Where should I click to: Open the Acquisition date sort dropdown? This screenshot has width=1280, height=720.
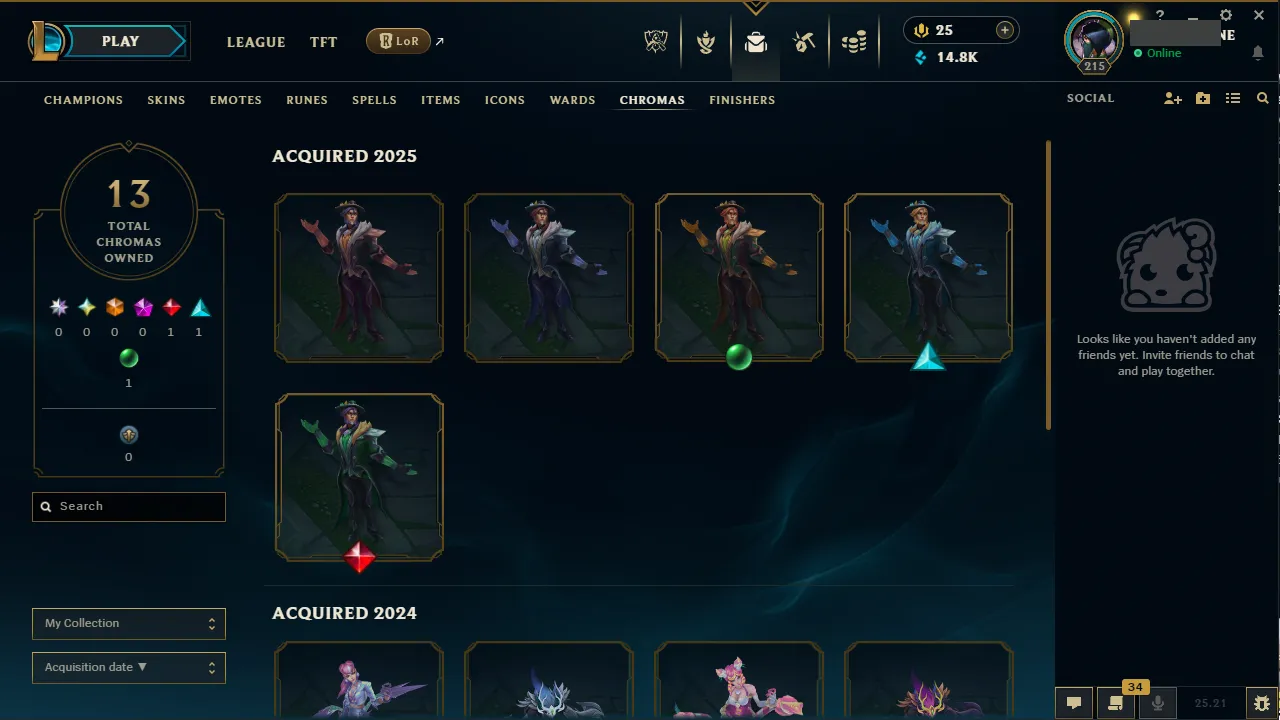(128, 667)
